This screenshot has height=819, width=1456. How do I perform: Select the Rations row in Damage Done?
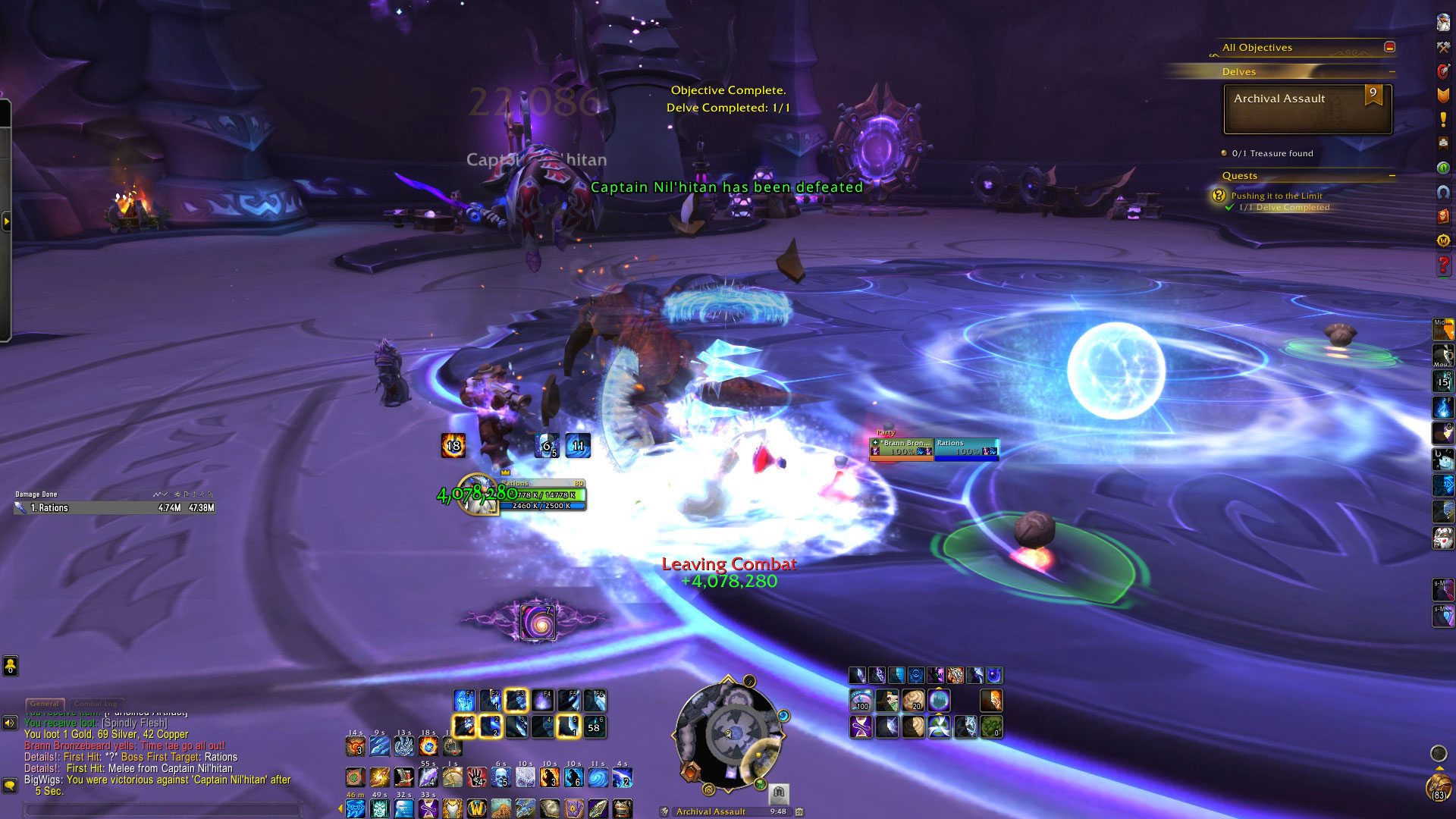point(114,508)
